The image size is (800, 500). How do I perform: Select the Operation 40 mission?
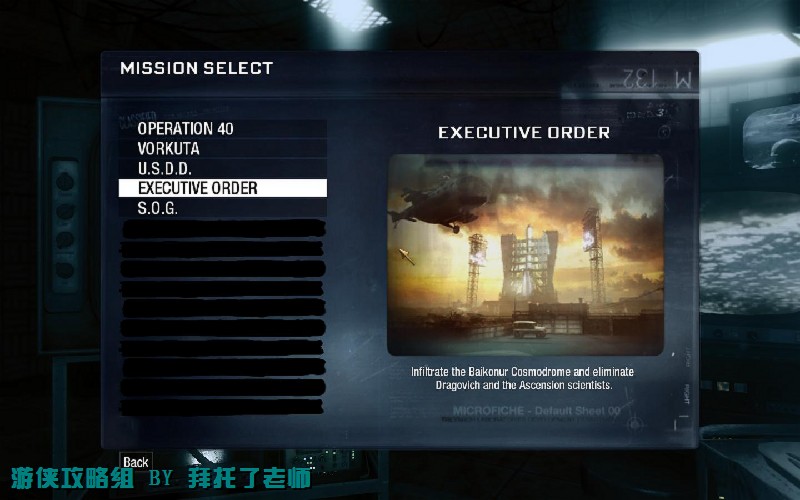tap(186, 129)
